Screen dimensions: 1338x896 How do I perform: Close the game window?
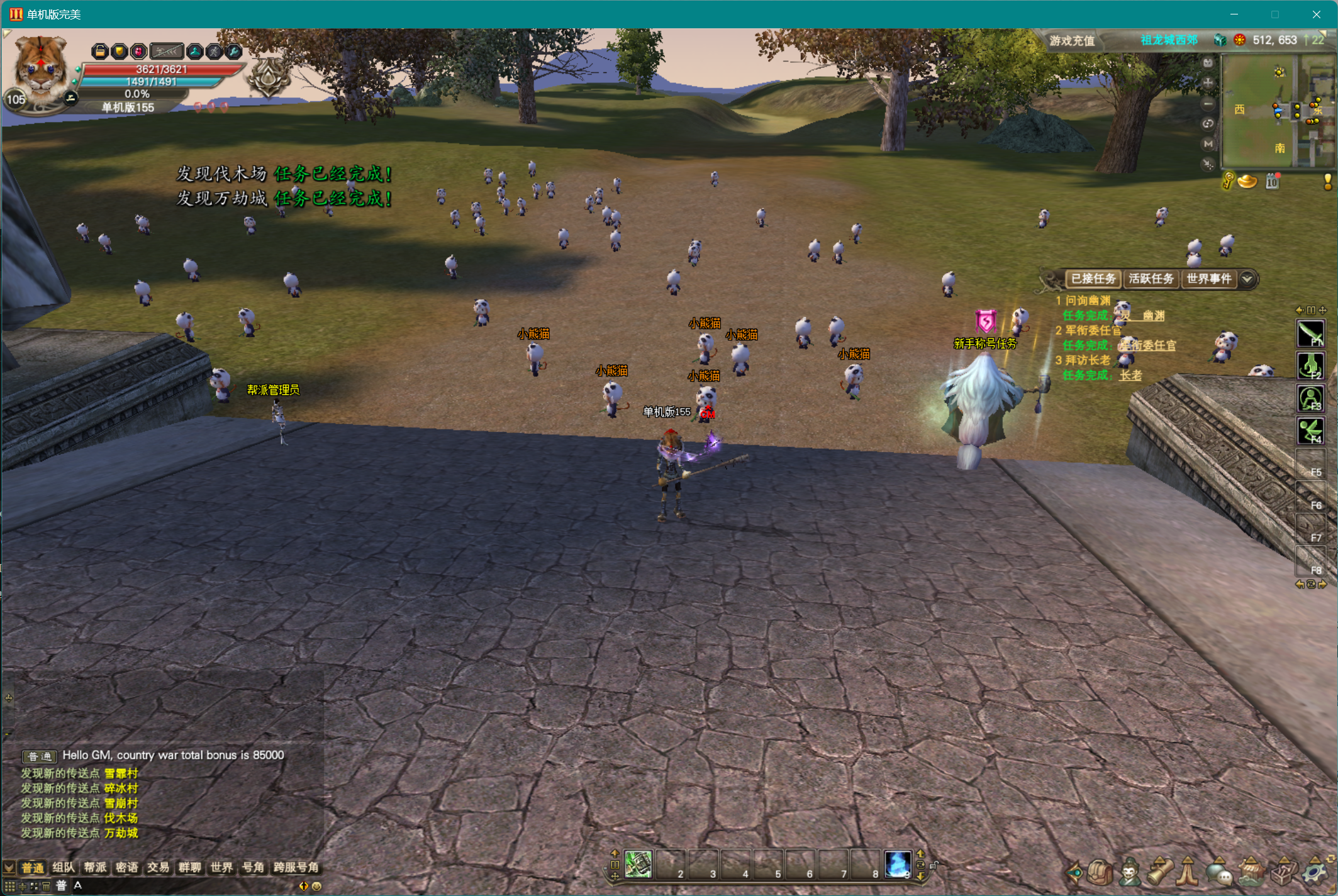(1316, 14)
